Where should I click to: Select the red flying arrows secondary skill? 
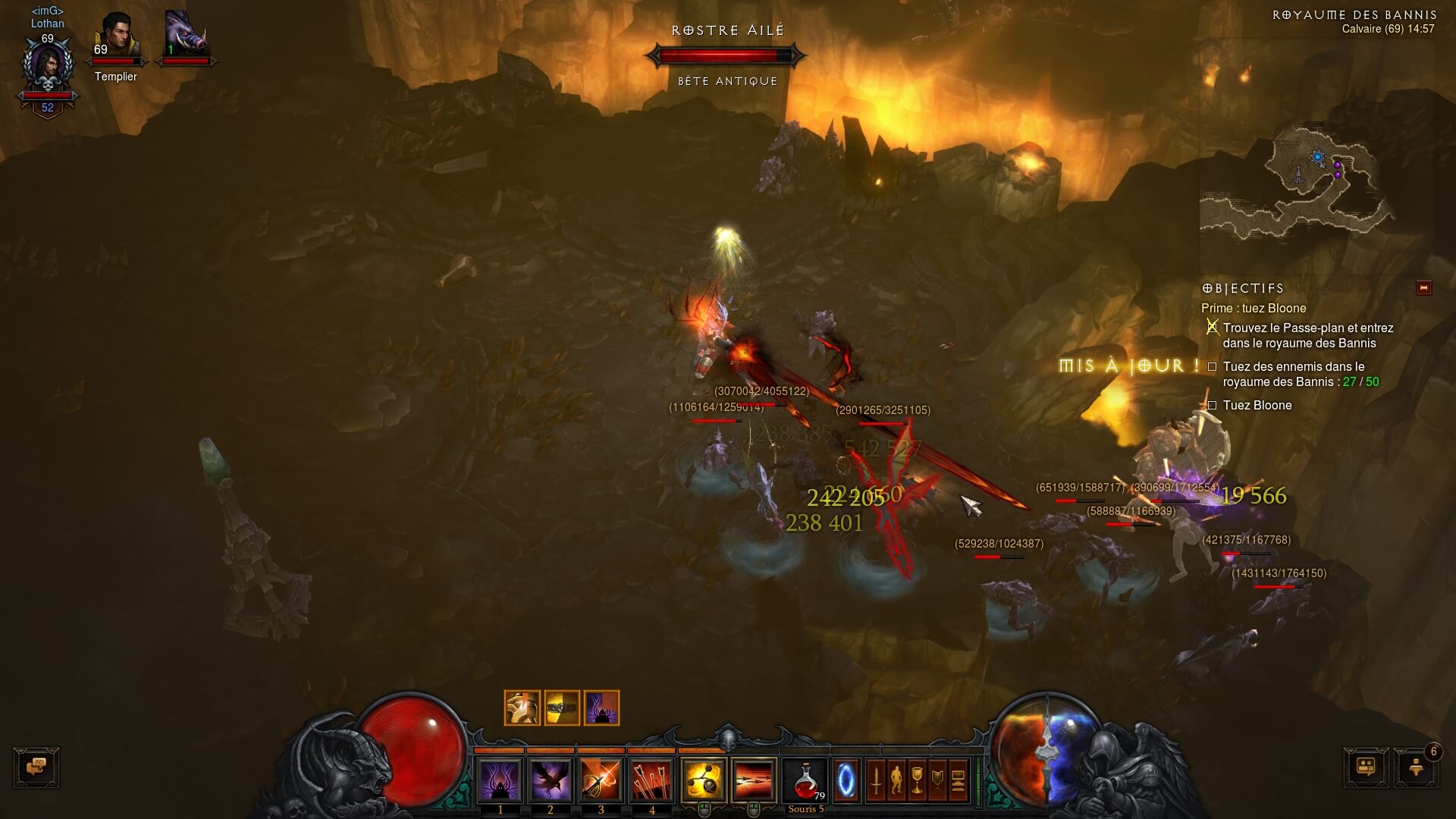(x=754, y=780)
